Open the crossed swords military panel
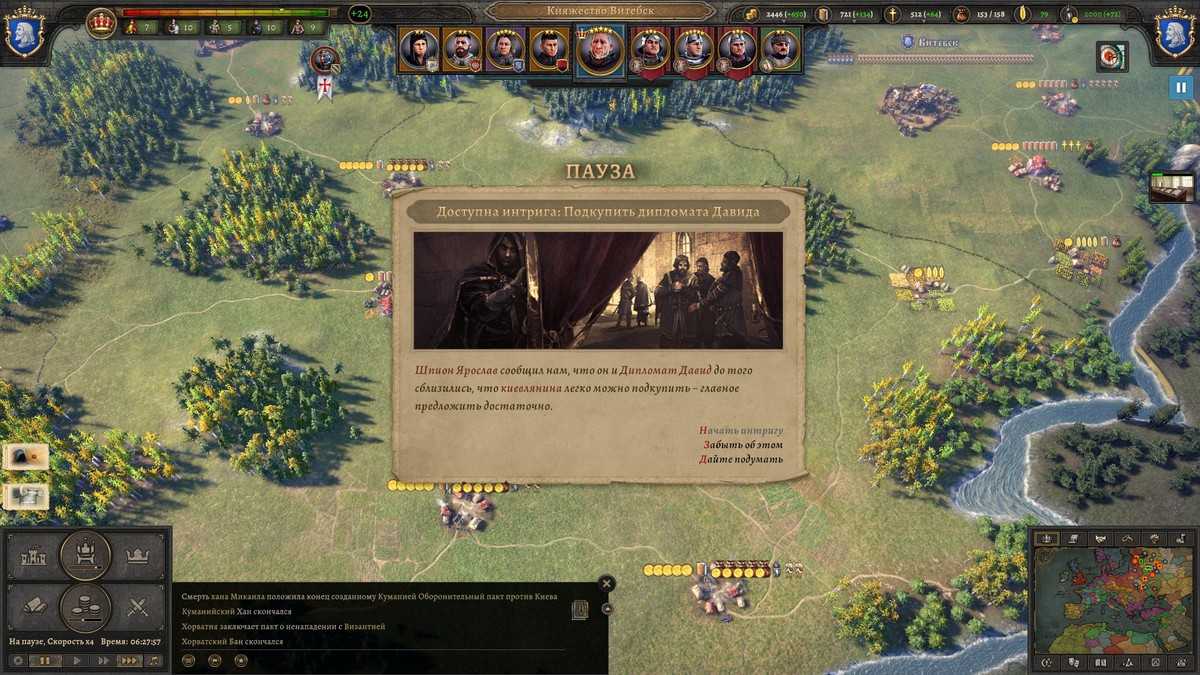 tap(138, 606)
